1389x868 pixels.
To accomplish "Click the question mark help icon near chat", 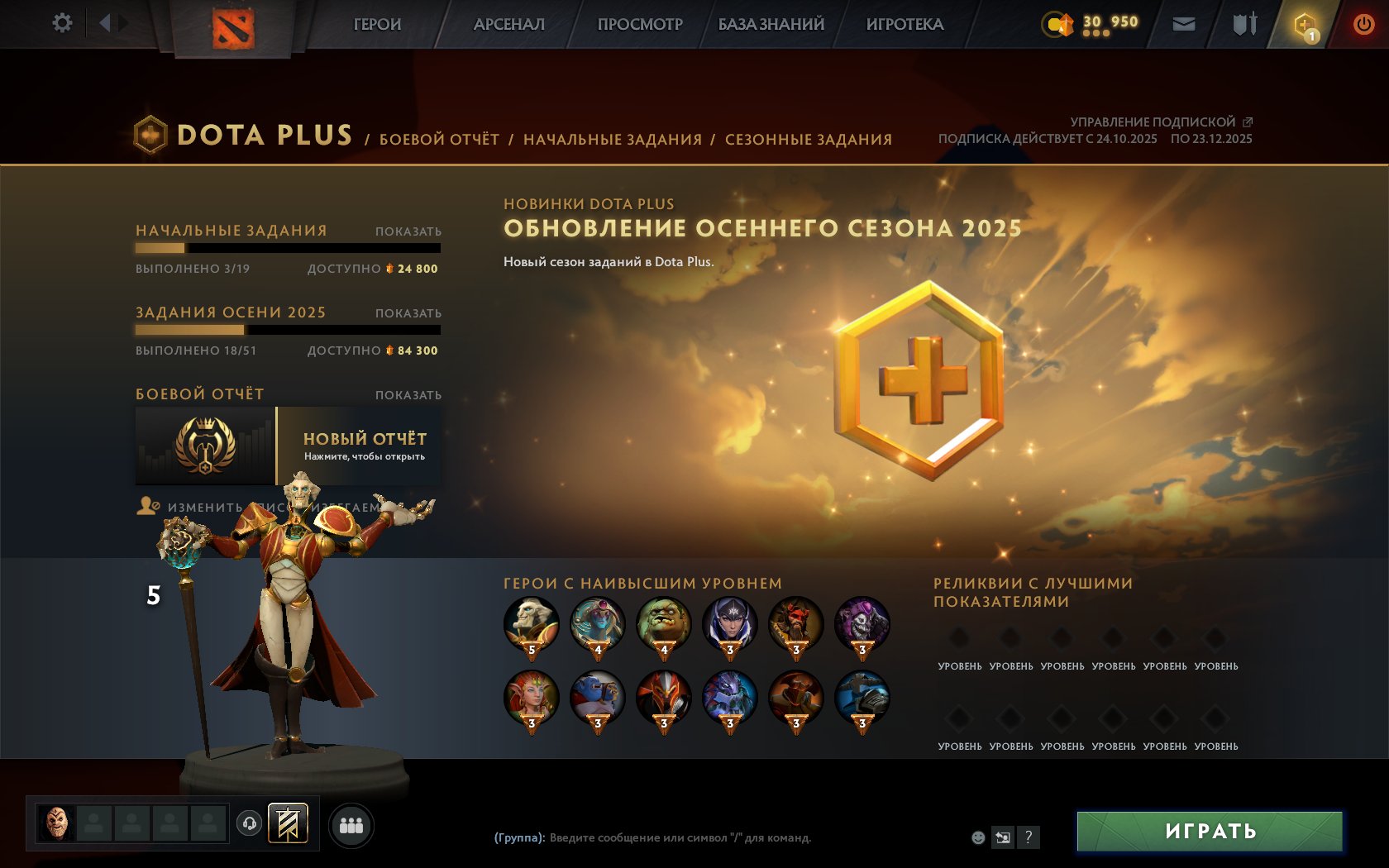I will coord(1029,837).
